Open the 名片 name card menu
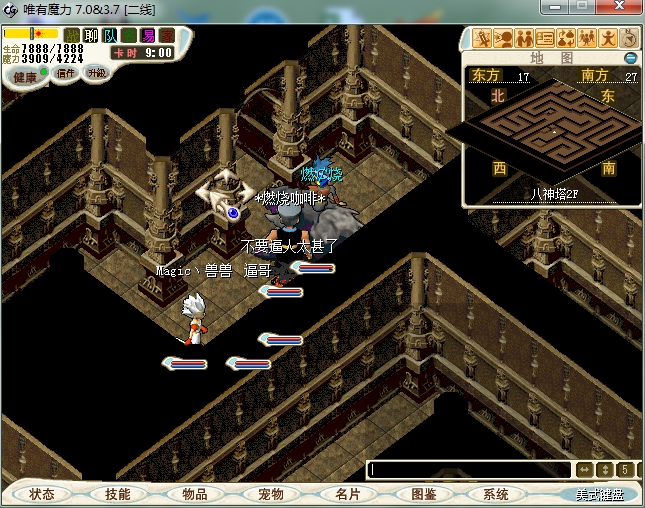The width and height of the screenshot is (645, 508). (346, 494)
